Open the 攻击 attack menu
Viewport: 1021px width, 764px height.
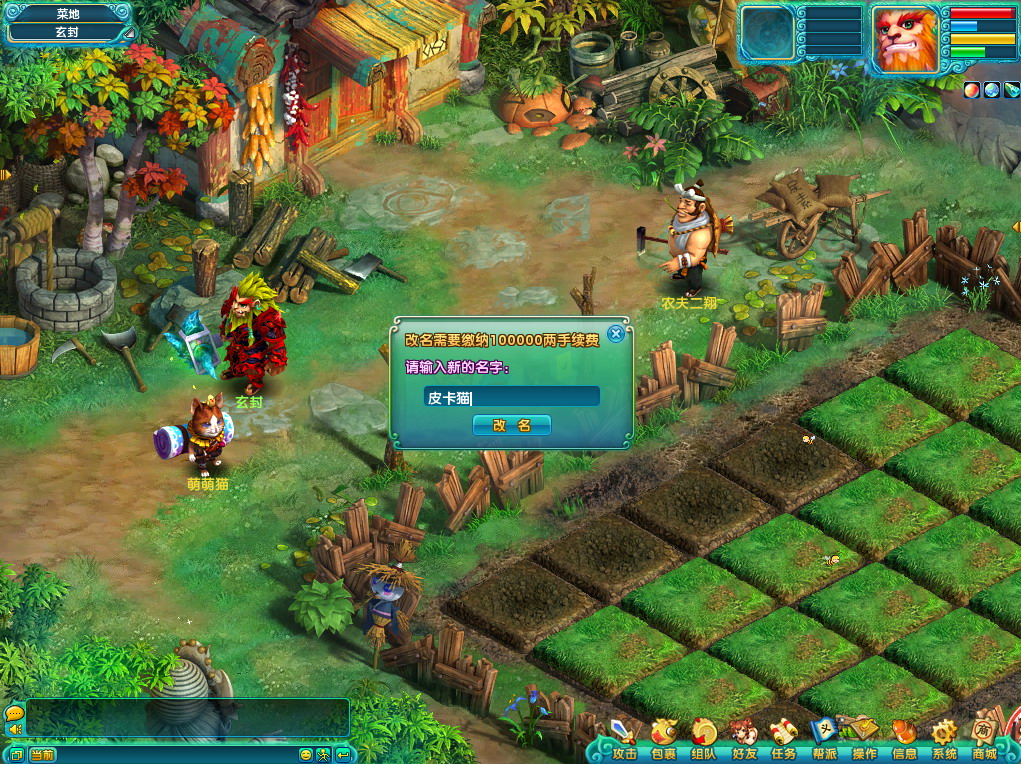pos(625,741)
